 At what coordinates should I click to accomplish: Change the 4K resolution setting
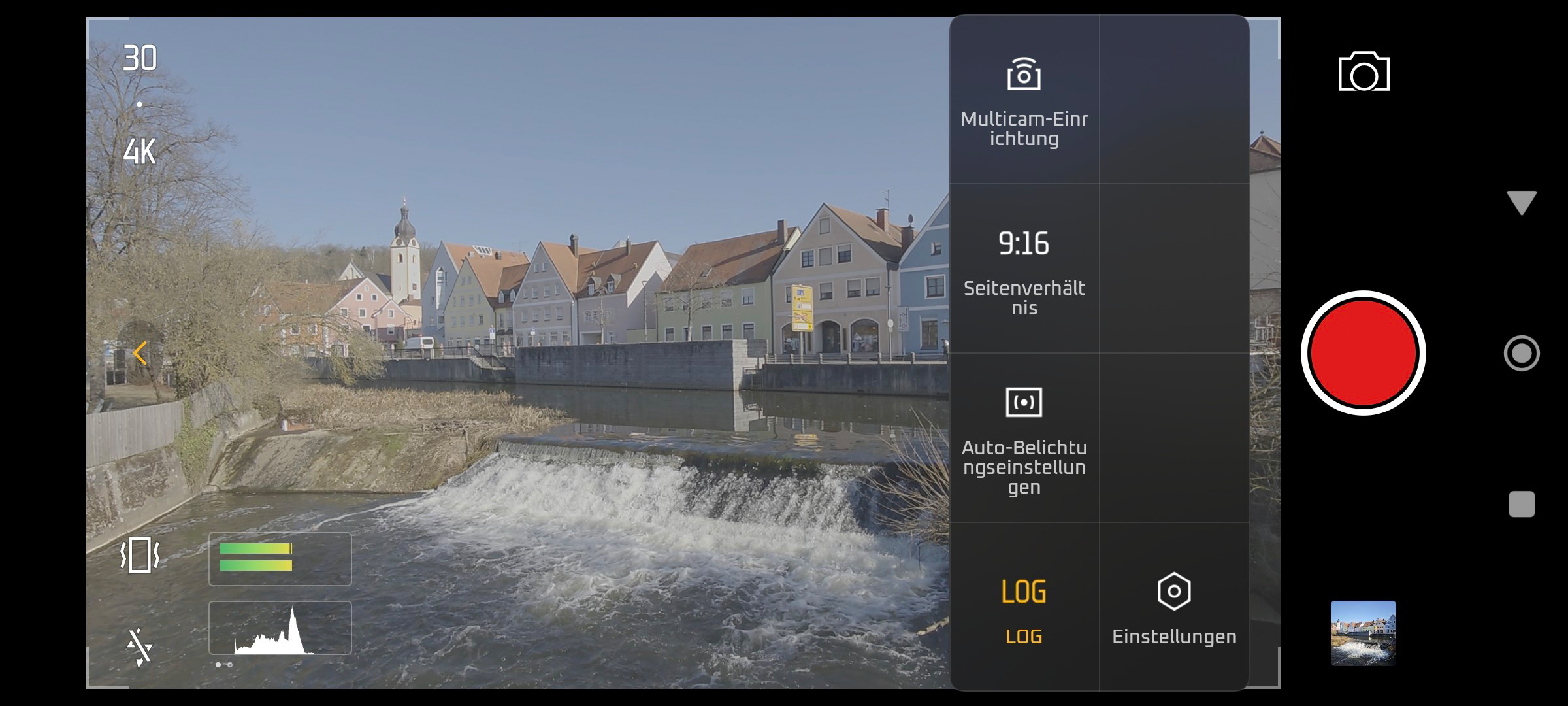pos(140,152)
